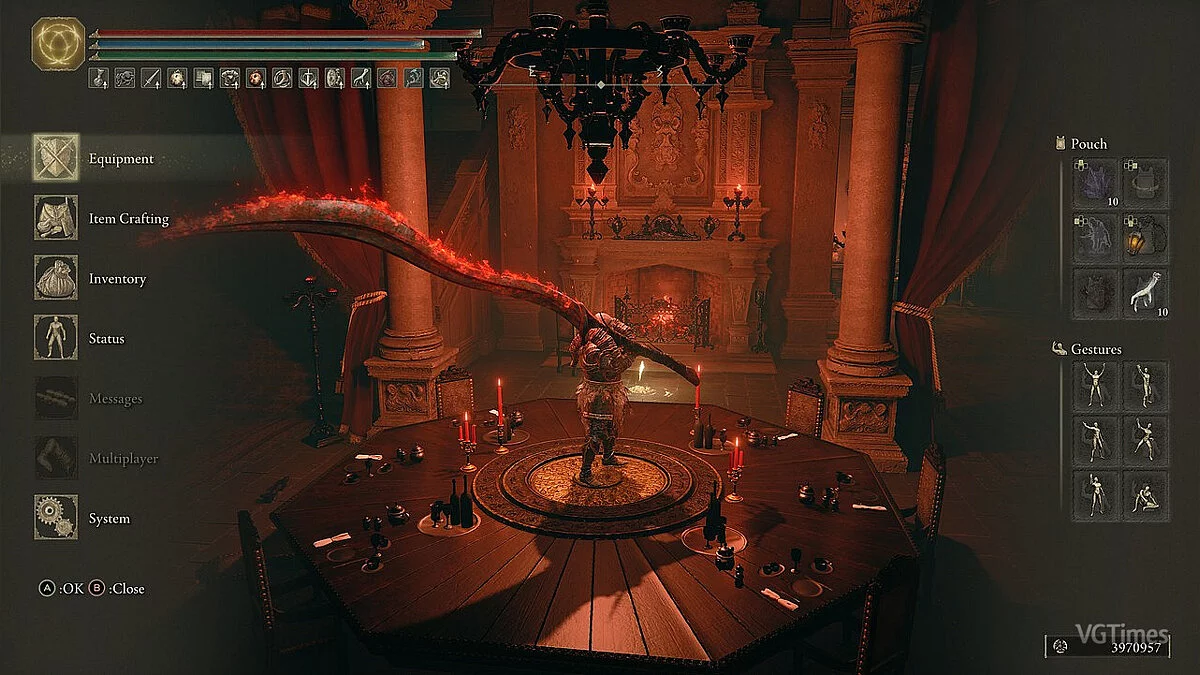The image size is (1200, 675).
Task: Select the white hand pouch item
Action: [1144, 293]
